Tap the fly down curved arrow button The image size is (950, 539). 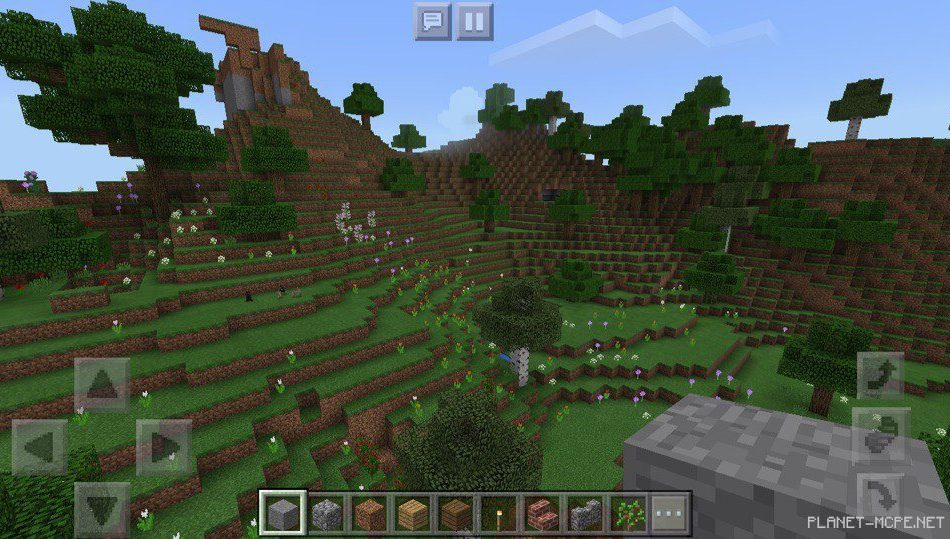[881, 496]
